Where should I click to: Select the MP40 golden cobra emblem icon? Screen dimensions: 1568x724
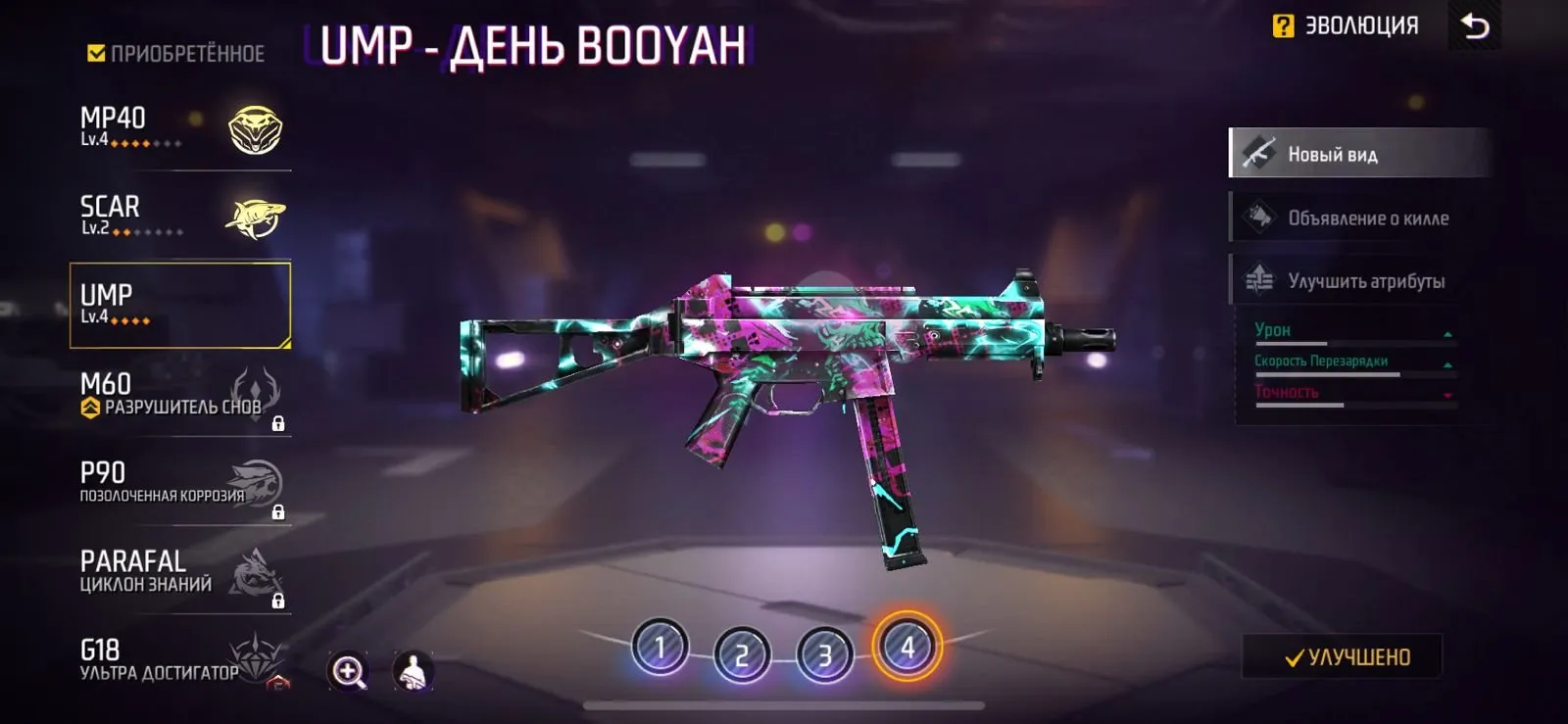(x=255, y=130)
